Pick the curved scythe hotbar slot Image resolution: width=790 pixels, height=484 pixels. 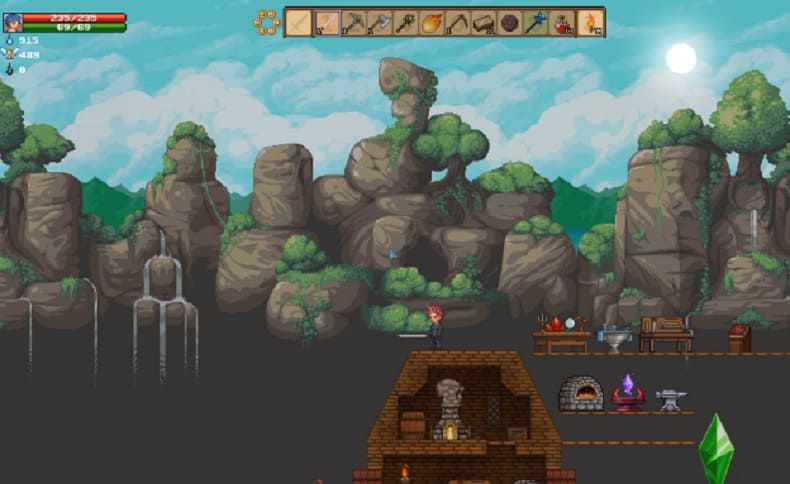[x=458, y=22]
